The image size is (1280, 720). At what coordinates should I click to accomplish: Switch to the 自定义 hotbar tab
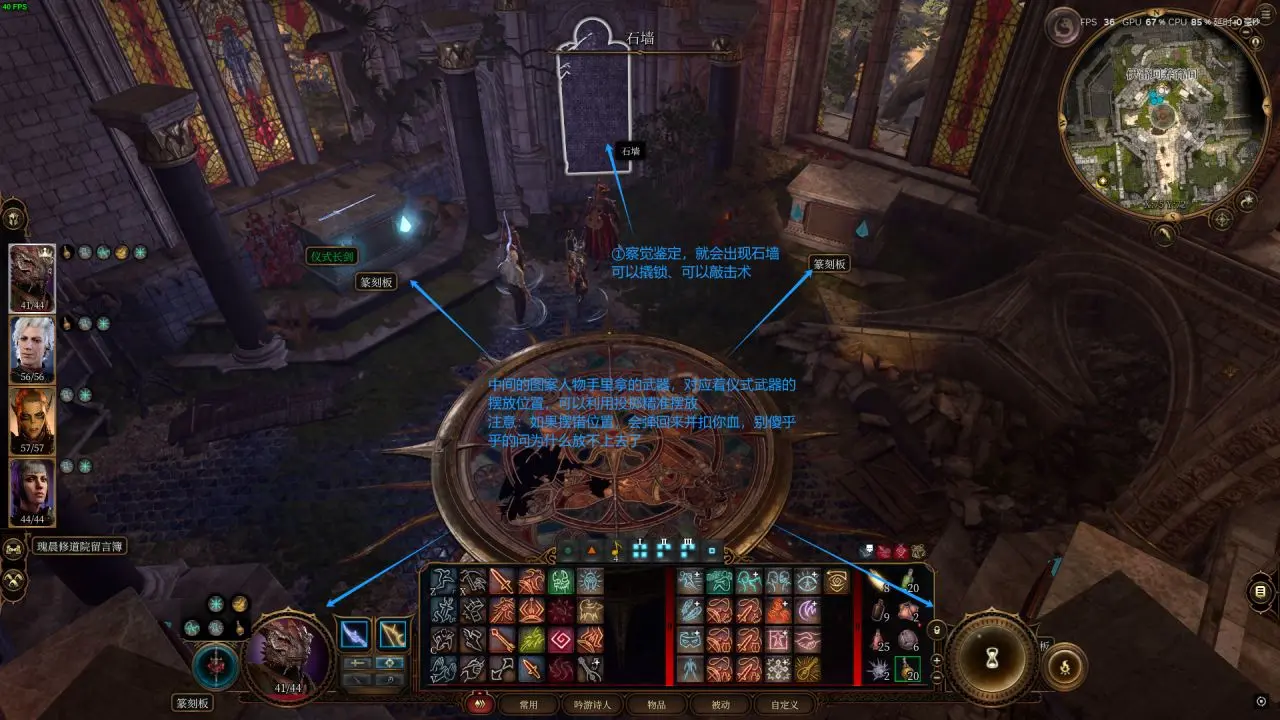[784, 704]
